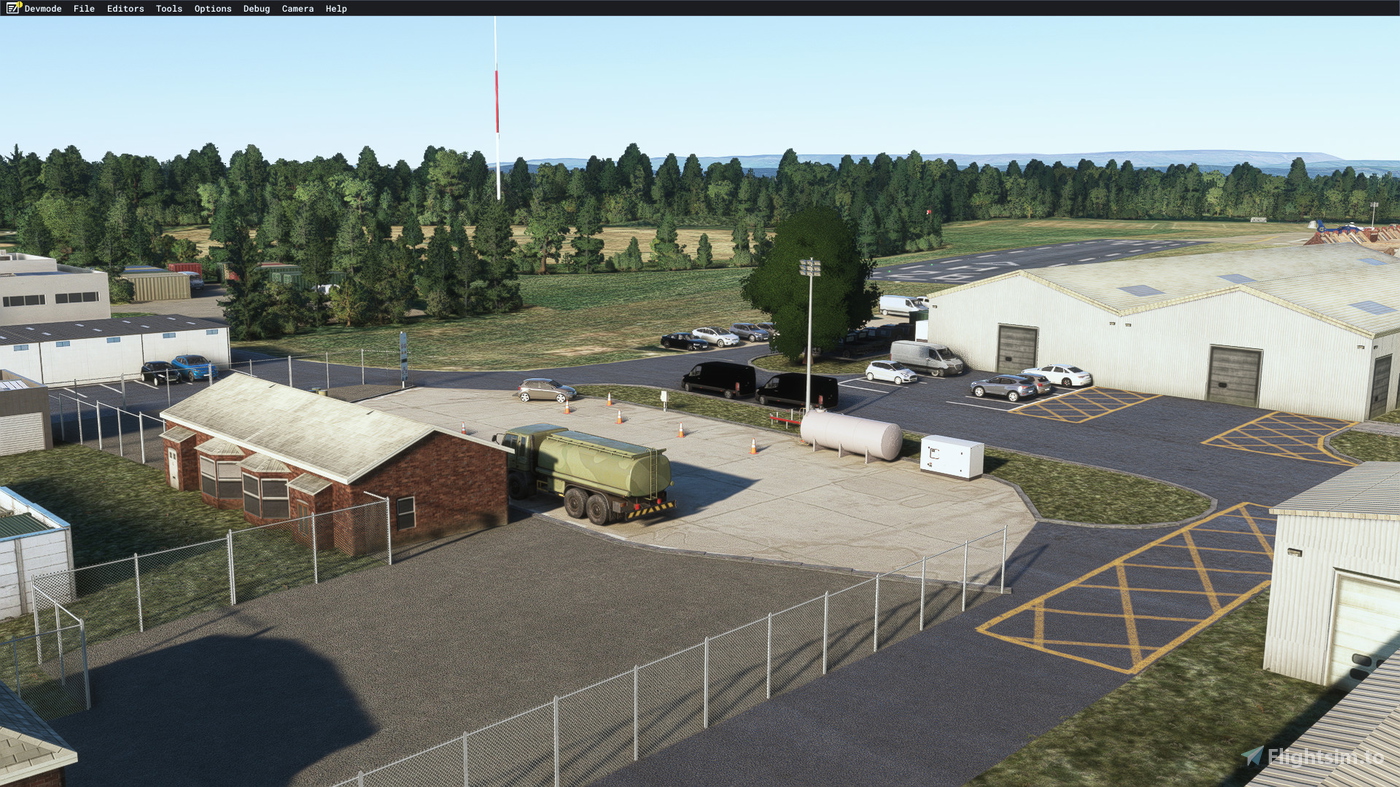Open the Editors menu

[x=124, y=7]
